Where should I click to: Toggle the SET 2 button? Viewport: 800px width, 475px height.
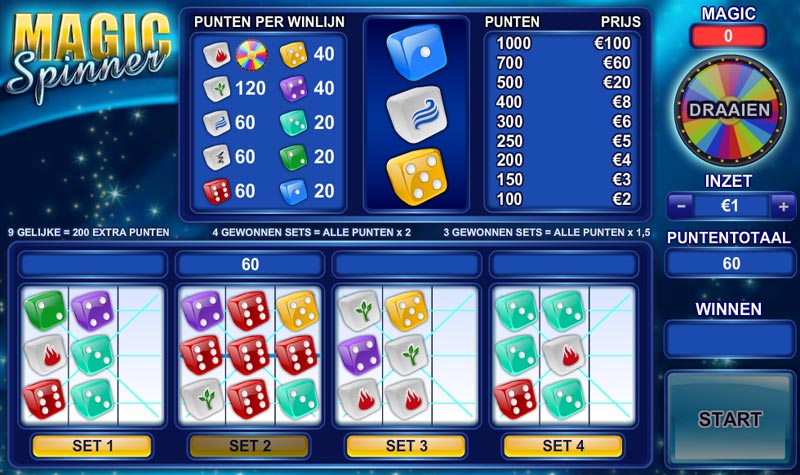coord(248,445)
